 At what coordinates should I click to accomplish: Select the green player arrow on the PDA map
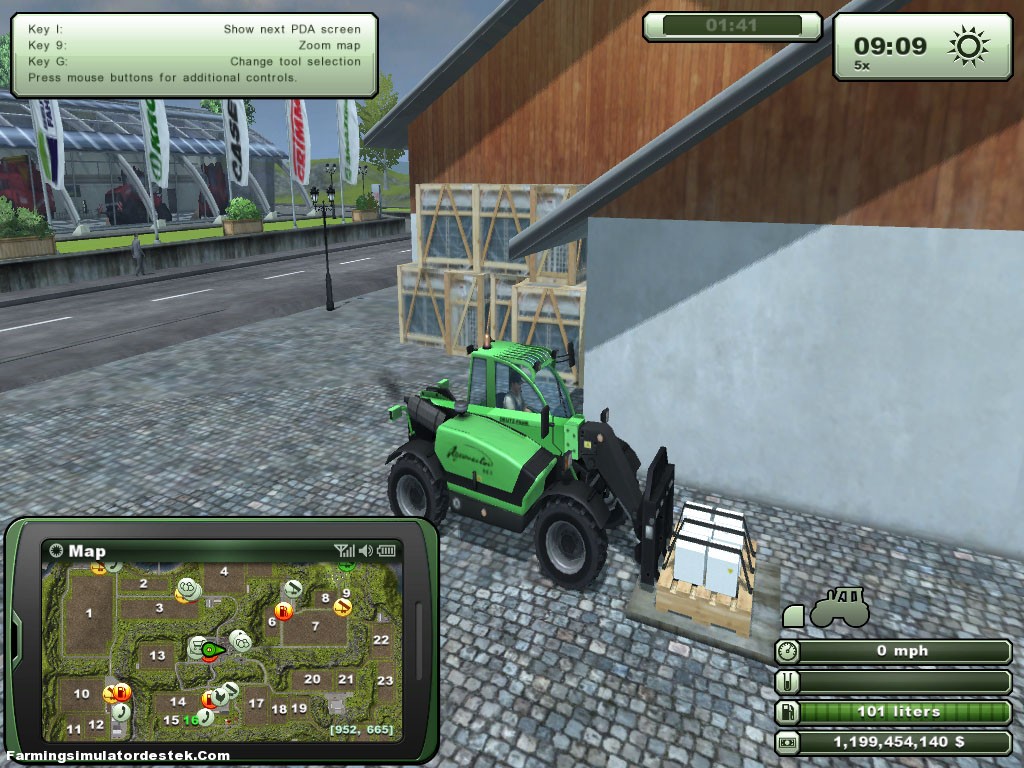(209, 650)
